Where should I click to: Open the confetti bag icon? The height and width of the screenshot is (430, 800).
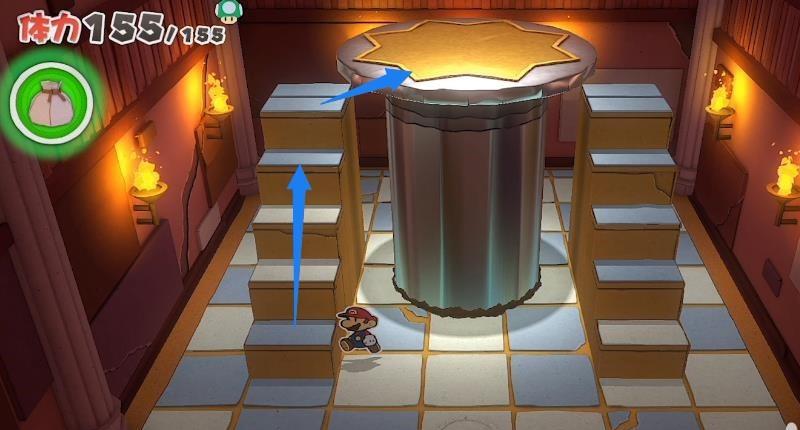coord(51,100)
